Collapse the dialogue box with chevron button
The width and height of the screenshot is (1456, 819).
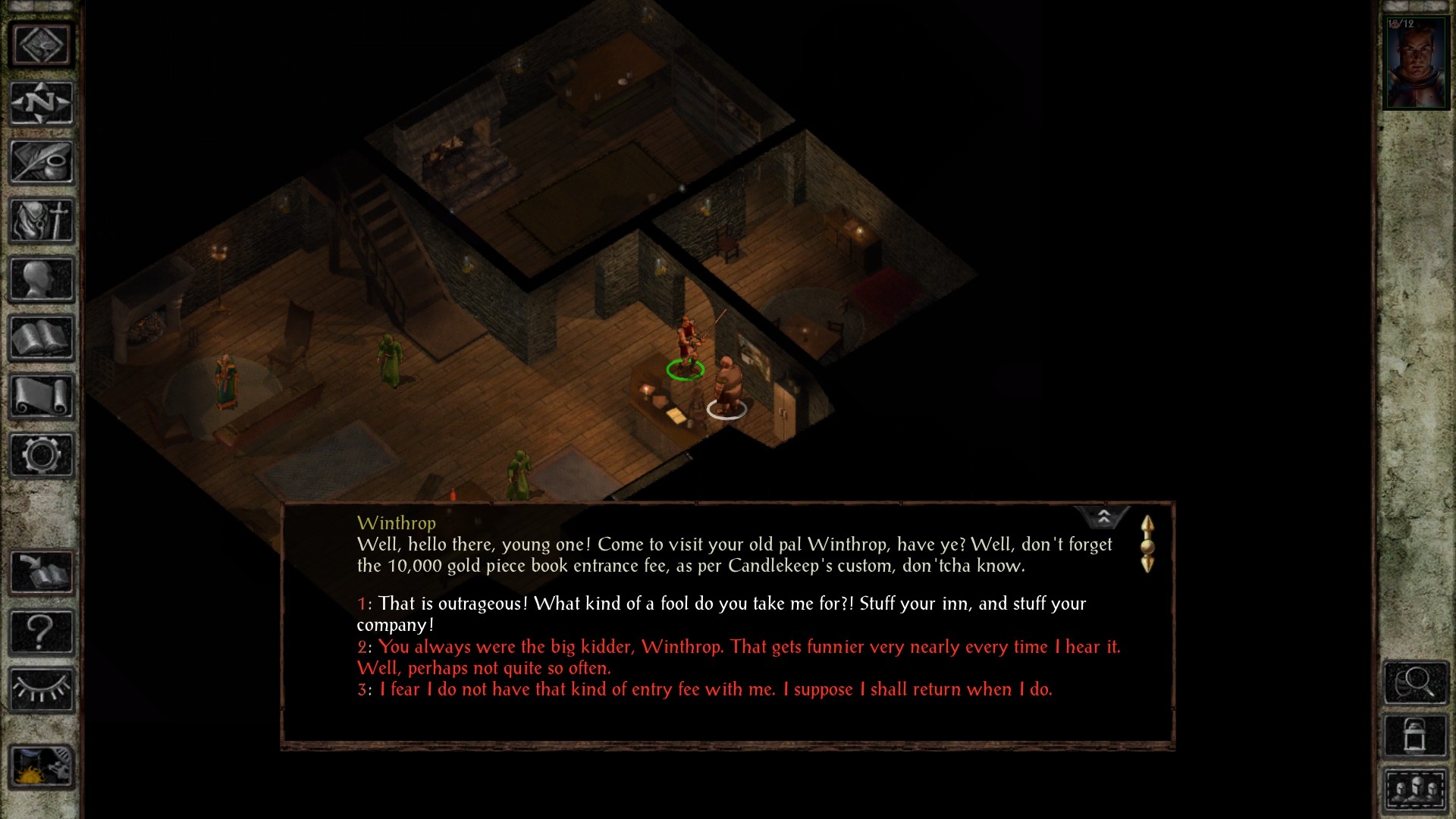1103,517
